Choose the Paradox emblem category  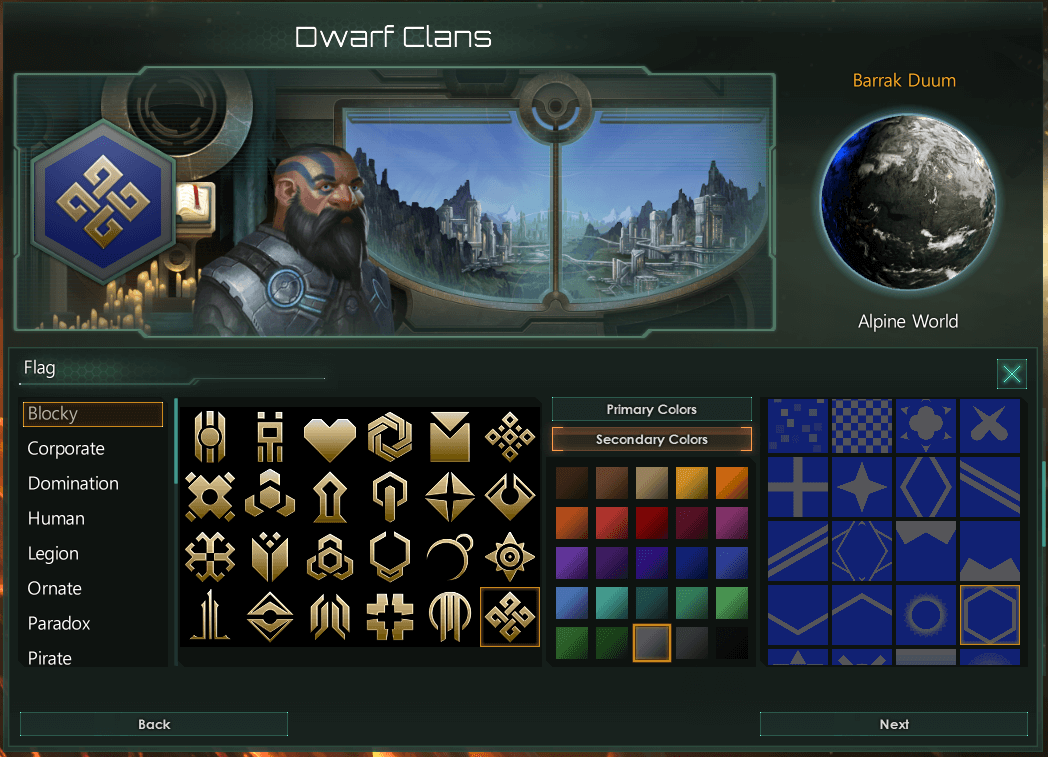point(59,624)
